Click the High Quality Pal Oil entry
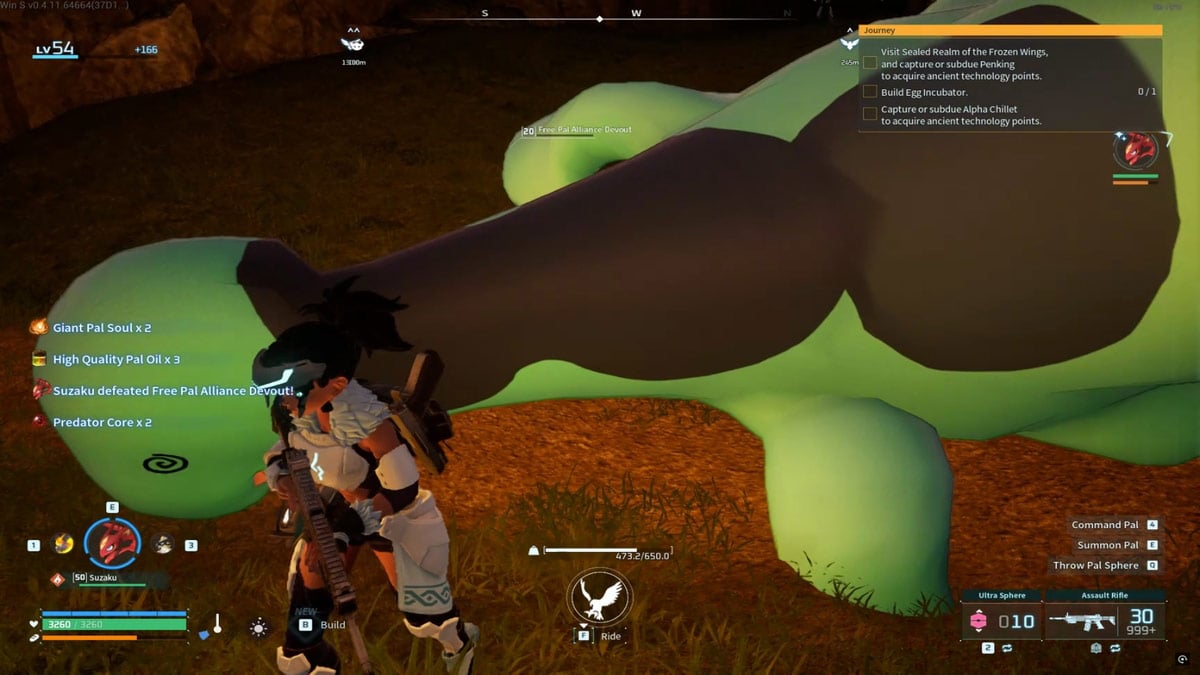The width and height of the screenshot is (1200, 675). tap(115, 359)
